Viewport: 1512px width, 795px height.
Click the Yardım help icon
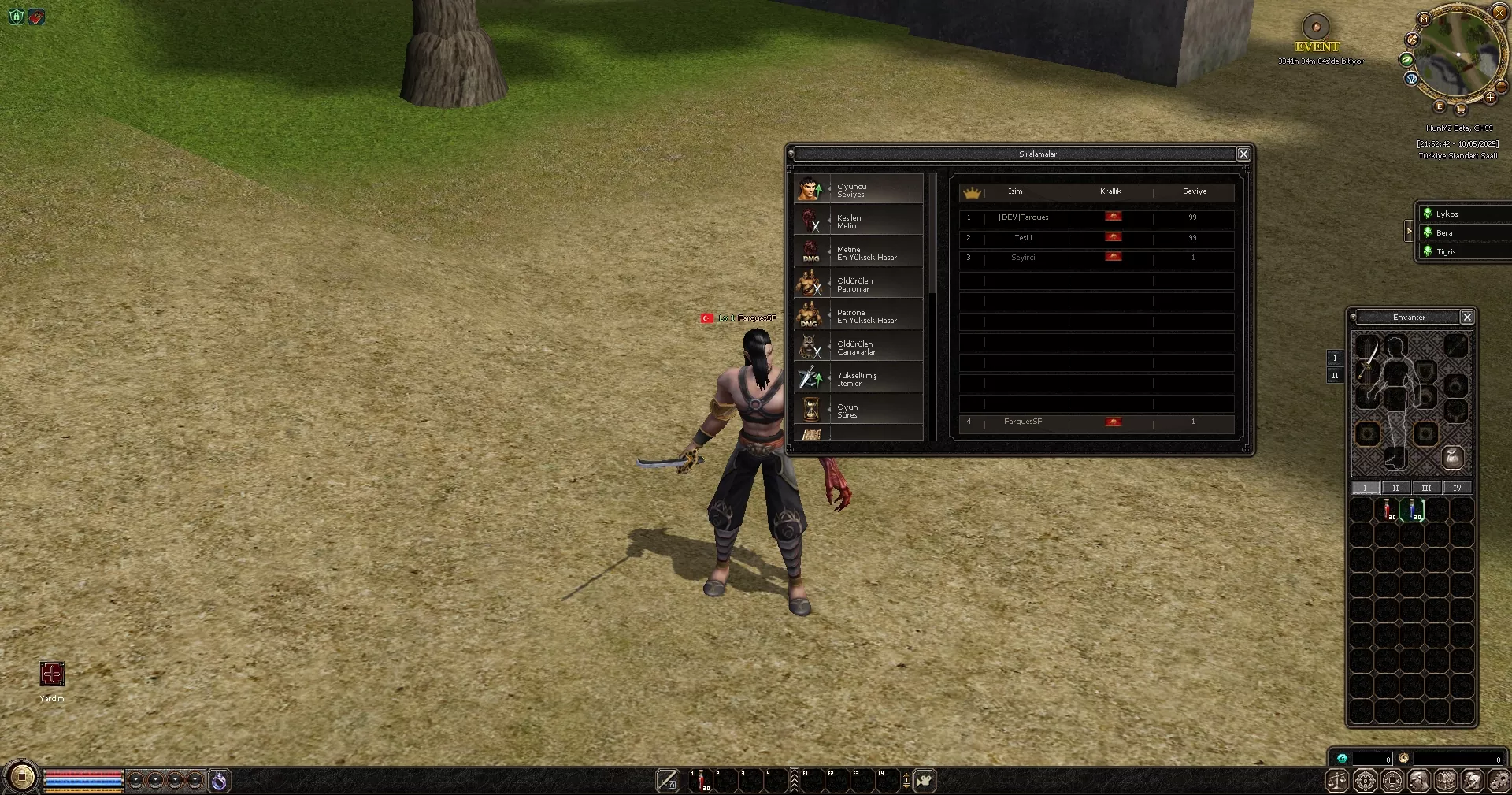[50, 674]
